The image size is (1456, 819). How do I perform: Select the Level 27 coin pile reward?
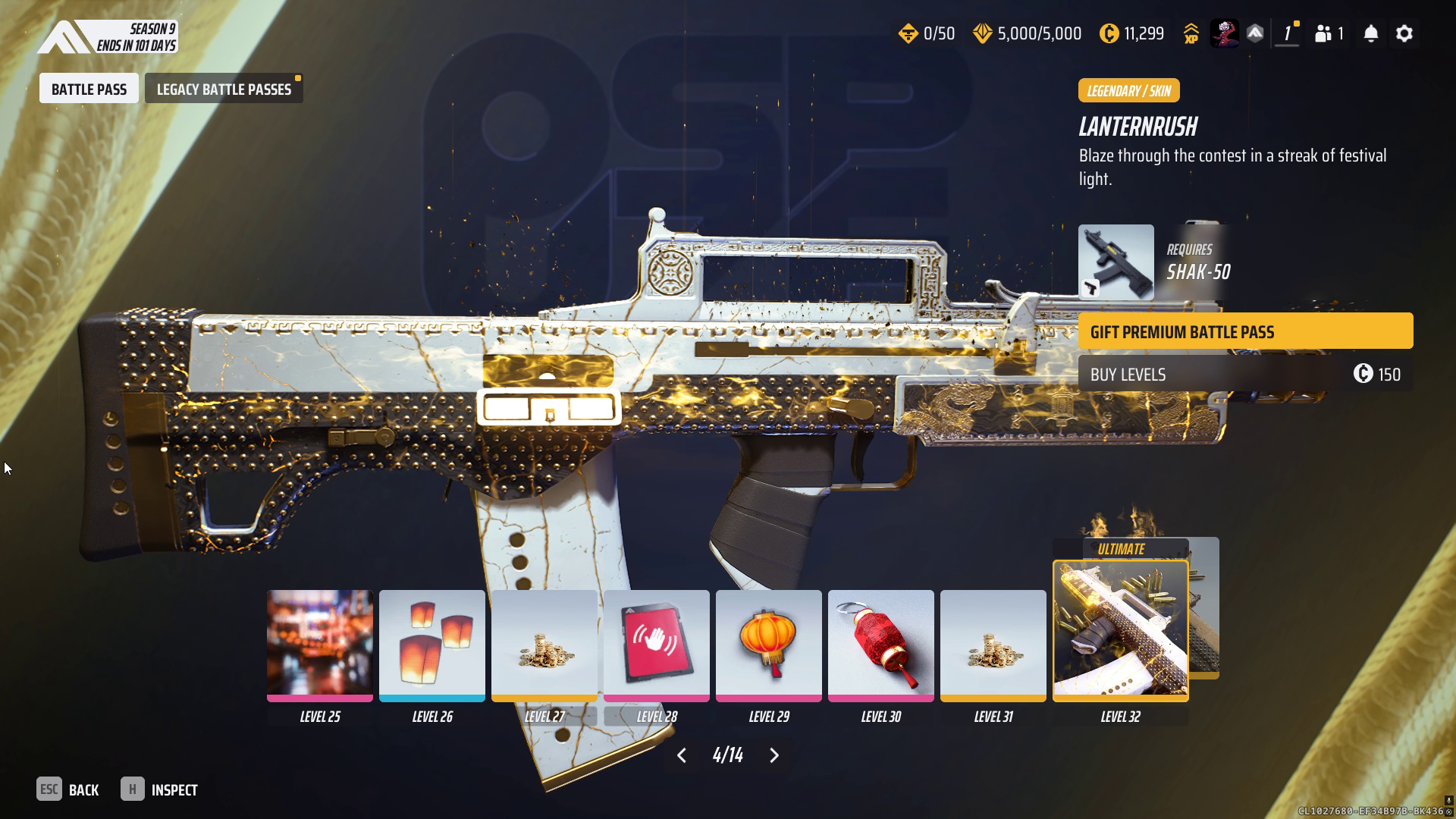[544, 645]
